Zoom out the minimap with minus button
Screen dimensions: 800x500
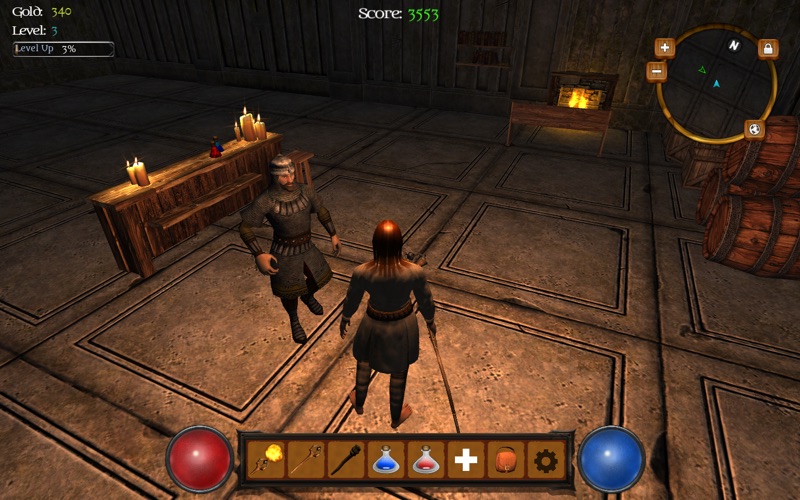tap(656, 71)
